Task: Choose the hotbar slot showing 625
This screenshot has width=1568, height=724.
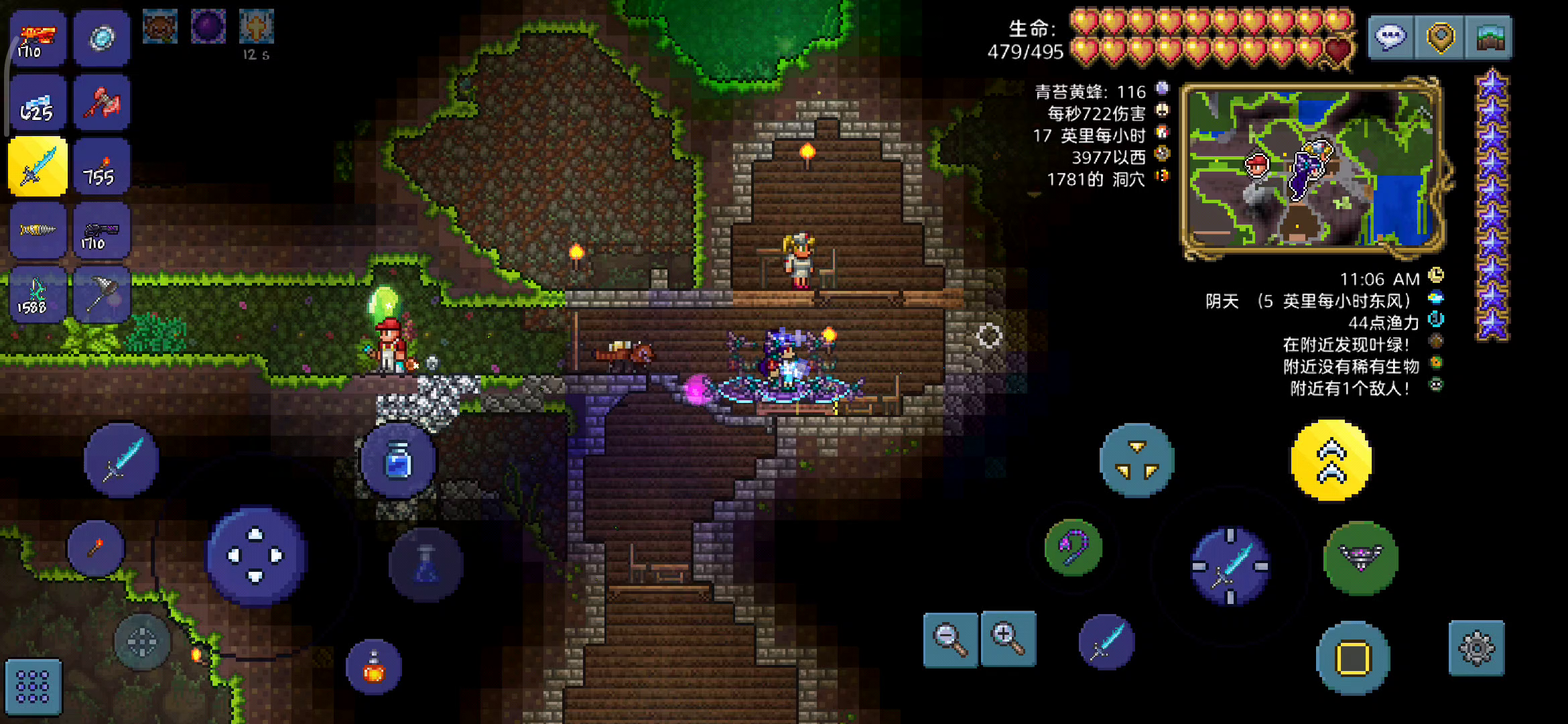Action: pos(38,102)
